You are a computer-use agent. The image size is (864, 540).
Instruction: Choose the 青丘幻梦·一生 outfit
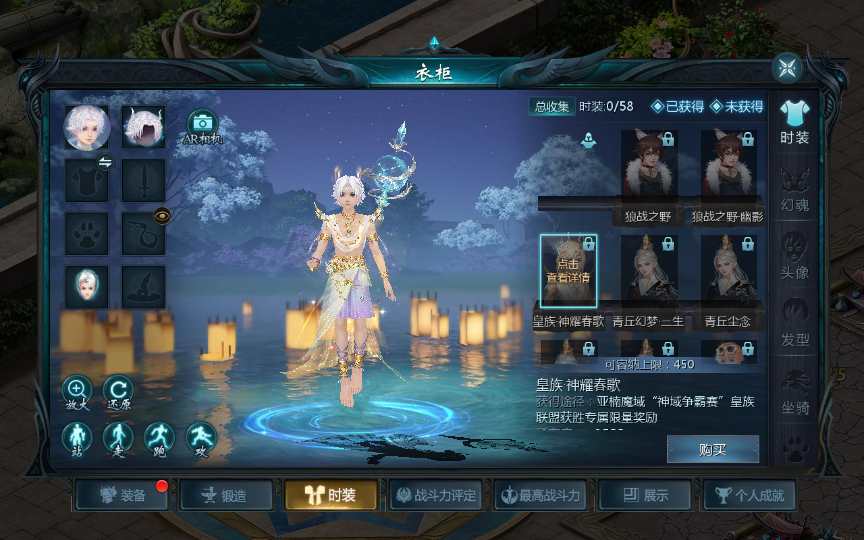click(649, 269)
